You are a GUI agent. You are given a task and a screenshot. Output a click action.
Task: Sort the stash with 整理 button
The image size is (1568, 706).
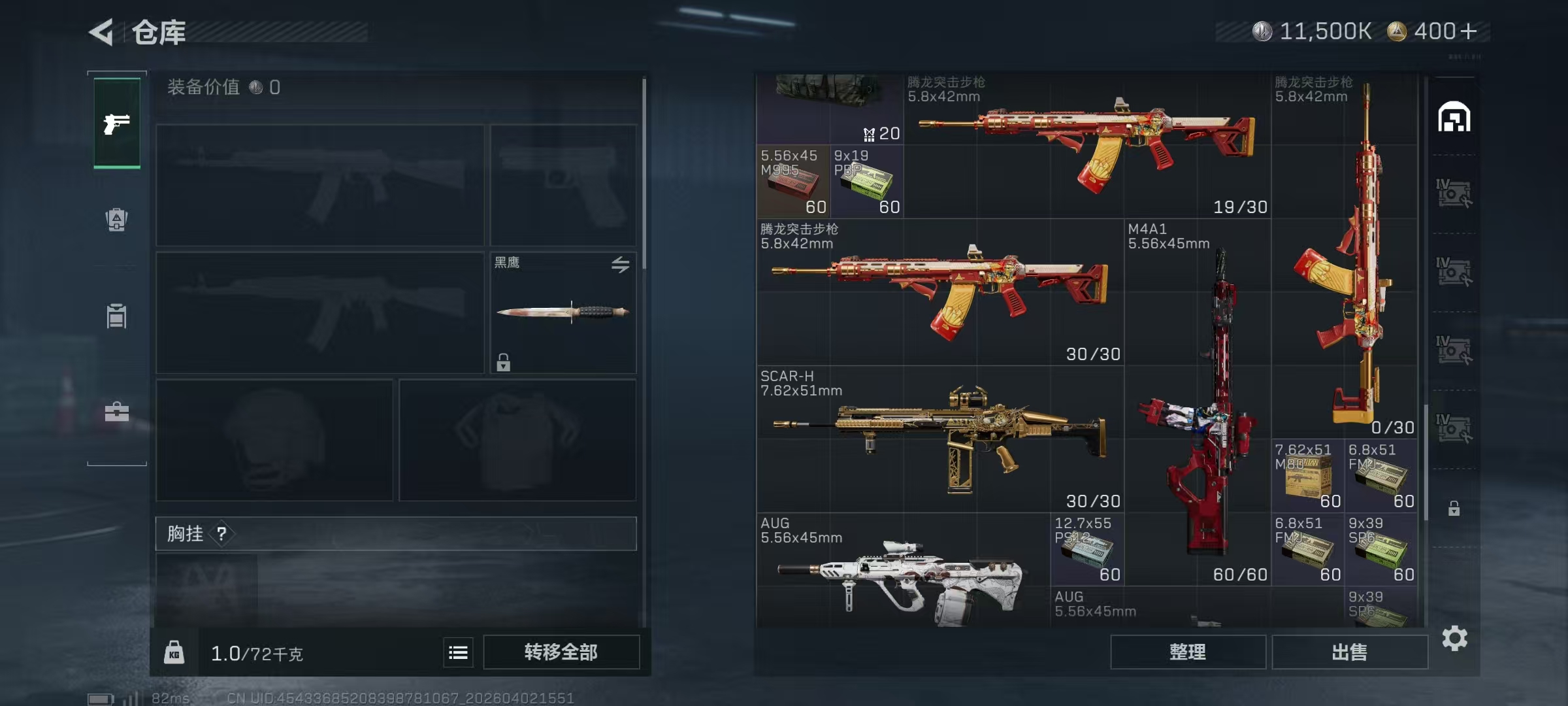pyautogui.click(x=1187, y=652)
